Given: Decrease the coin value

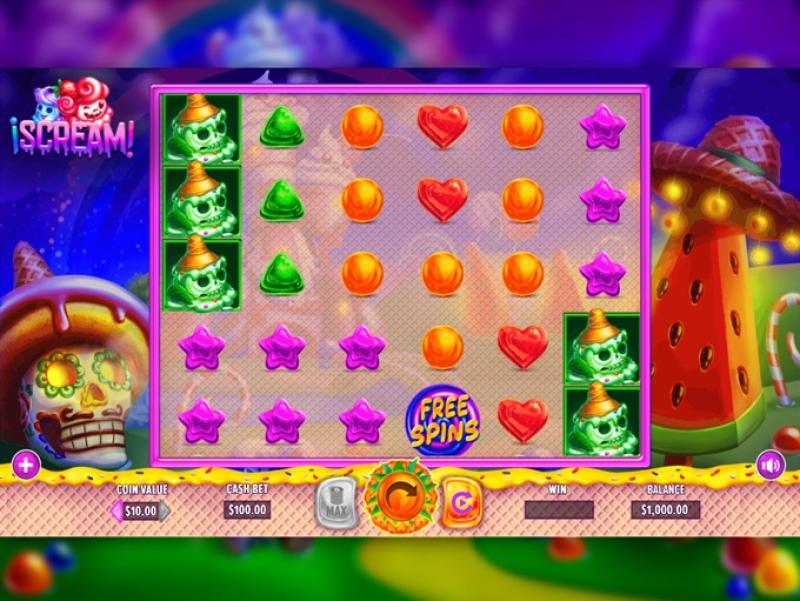Looking at the screenshot, I should click(x=115, y=511).
